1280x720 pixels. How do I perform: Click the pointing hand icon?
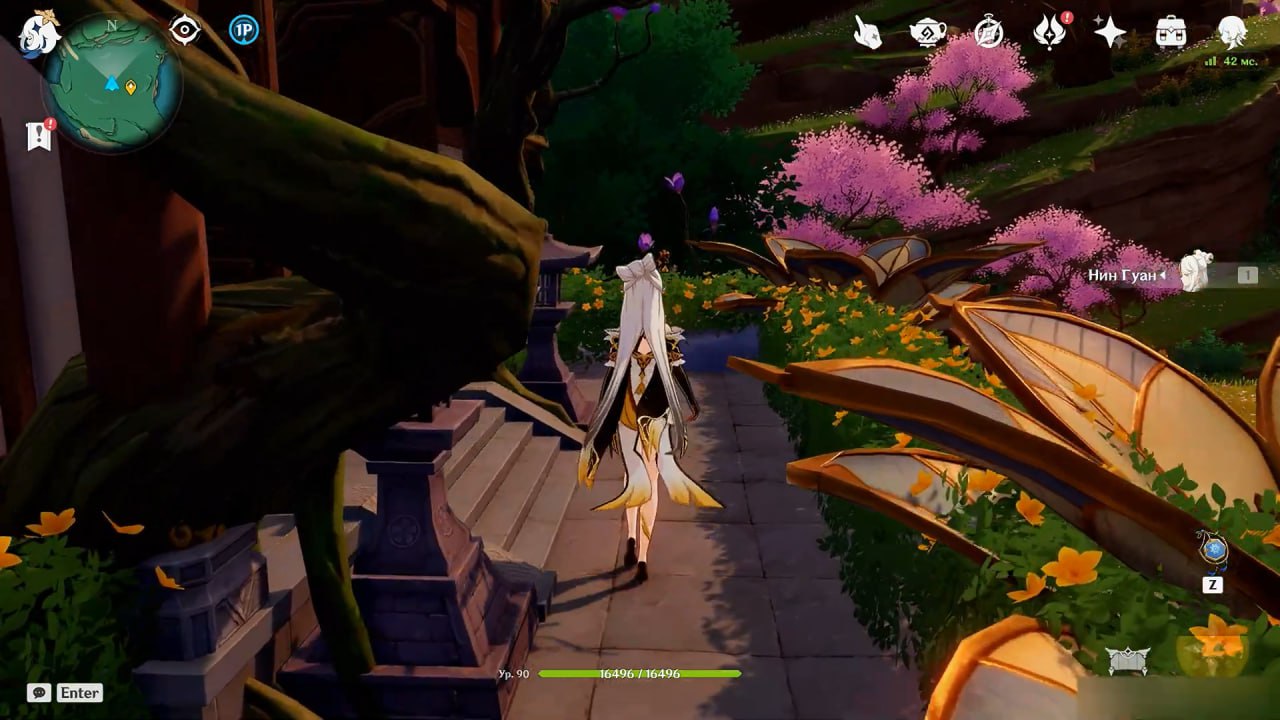(867, 33)
